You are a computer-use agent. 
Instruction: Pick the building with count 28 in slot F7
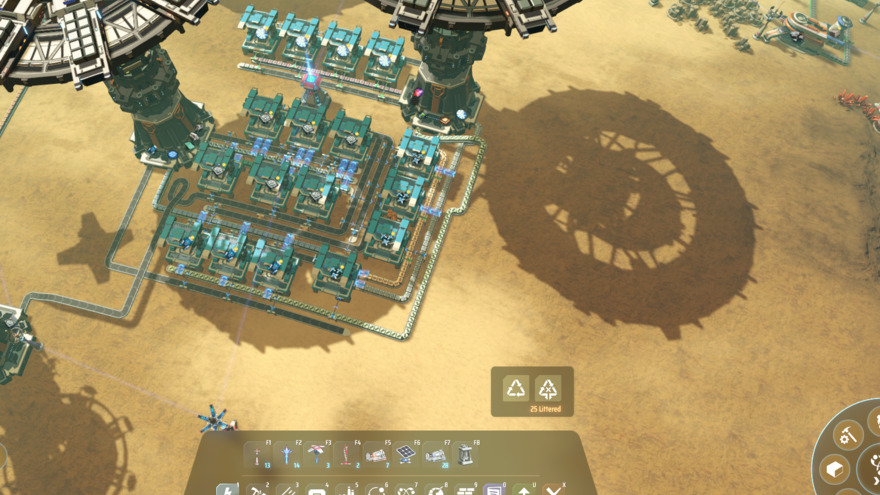pos(437,456)
